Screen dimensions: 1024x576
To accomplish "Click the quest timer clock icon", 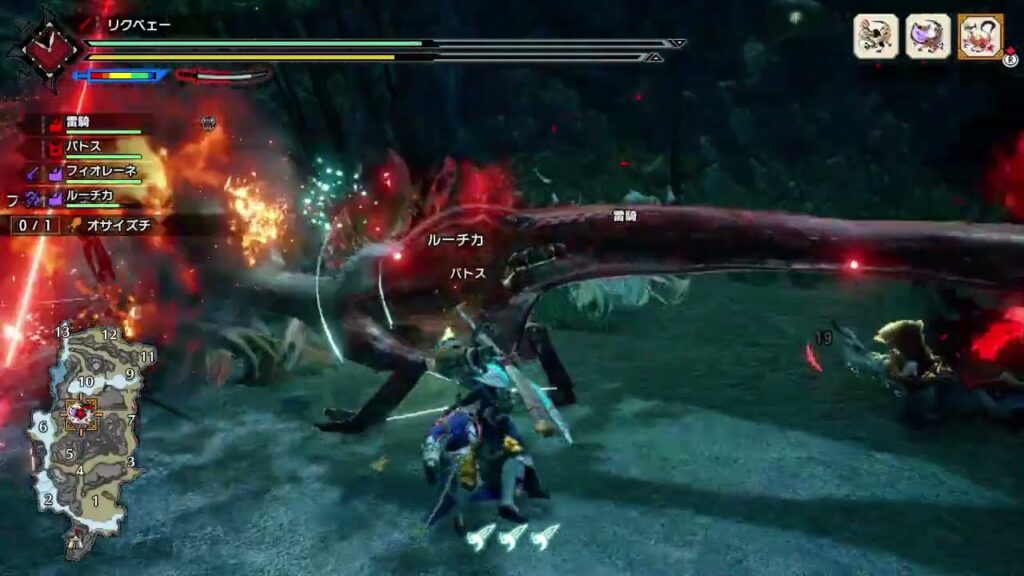I will pos(45,46).
